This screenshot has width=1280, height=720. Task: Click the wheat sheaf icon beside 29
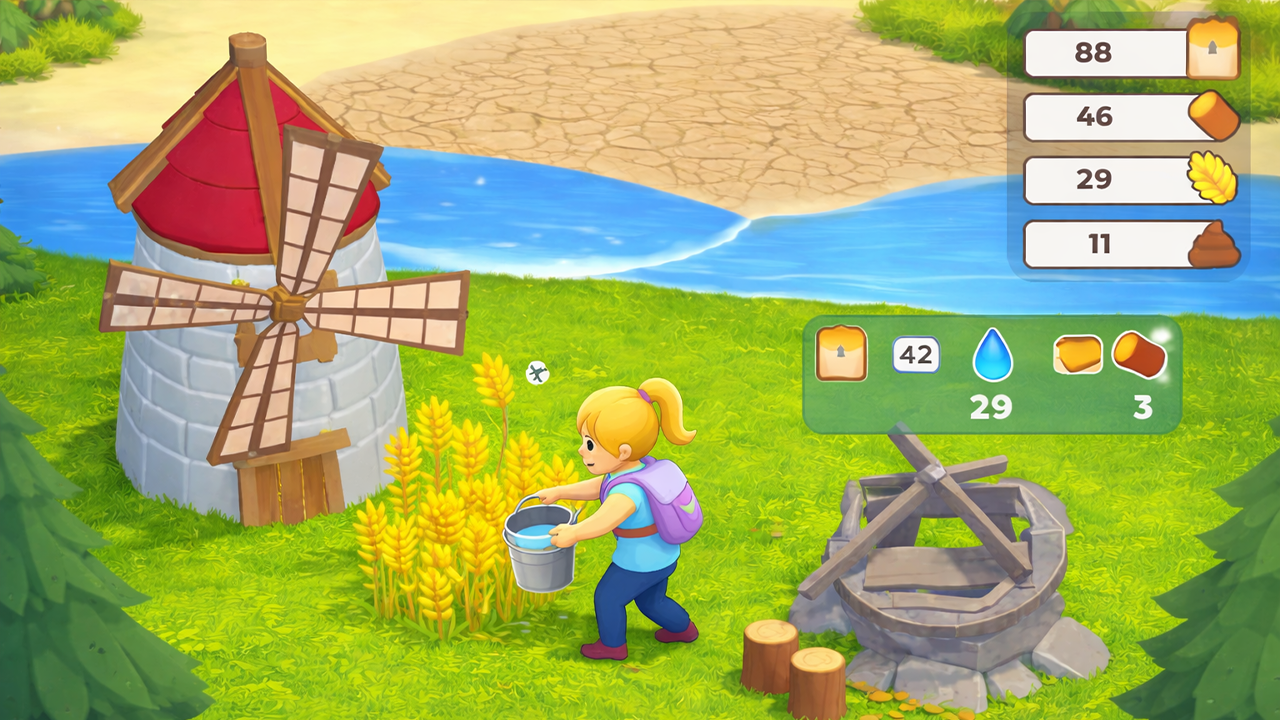coord(1213,180)
